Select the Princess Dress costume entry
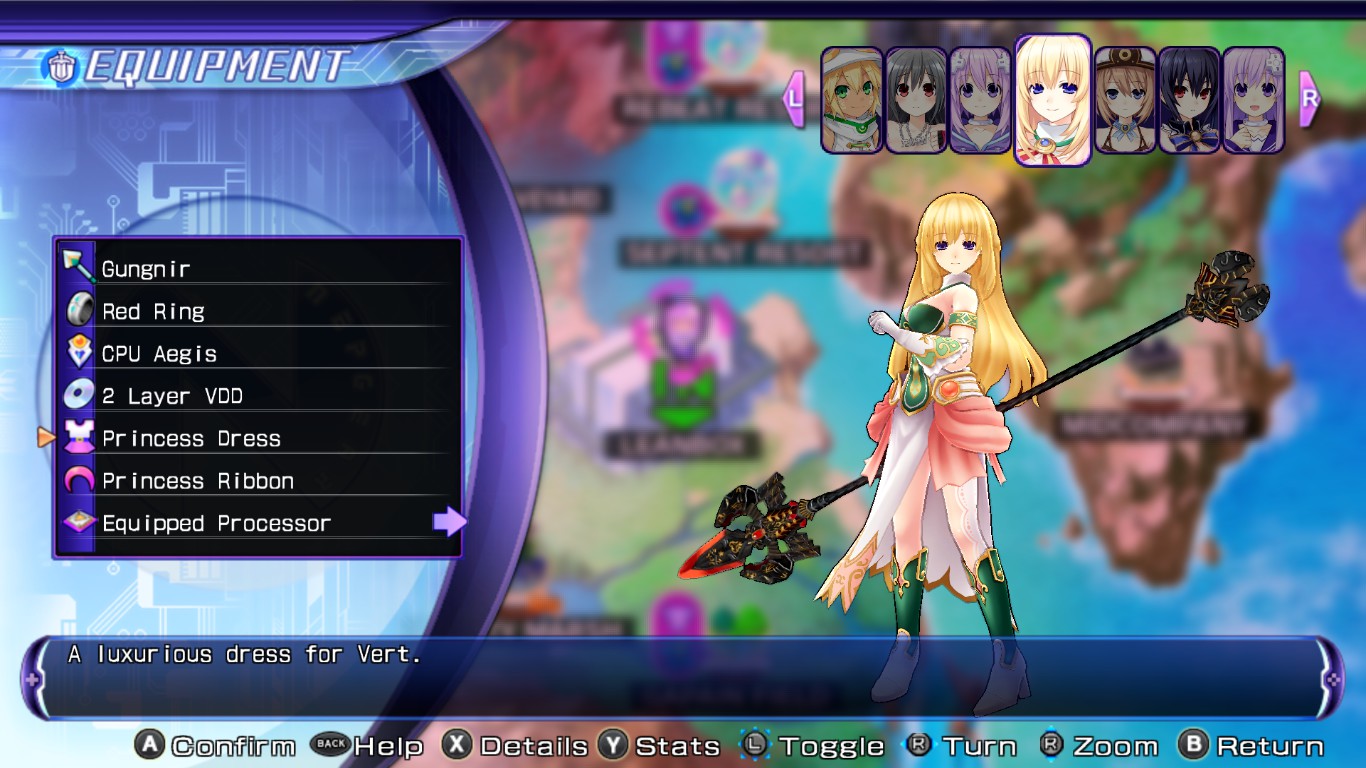Screen dimensions: 1366x768 click(258, 438)
